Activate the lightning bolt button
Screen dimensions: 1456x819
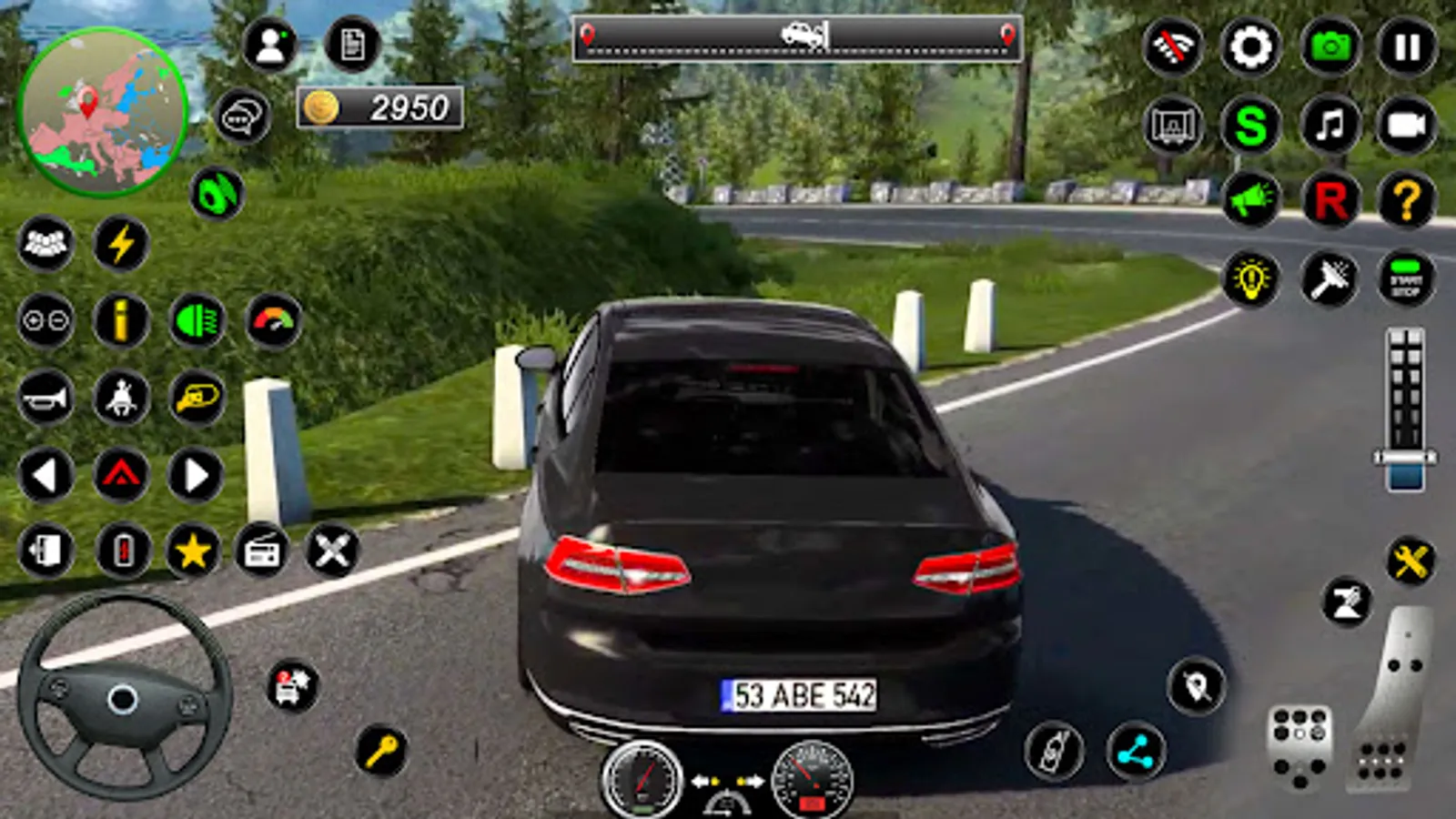point(121,244)
